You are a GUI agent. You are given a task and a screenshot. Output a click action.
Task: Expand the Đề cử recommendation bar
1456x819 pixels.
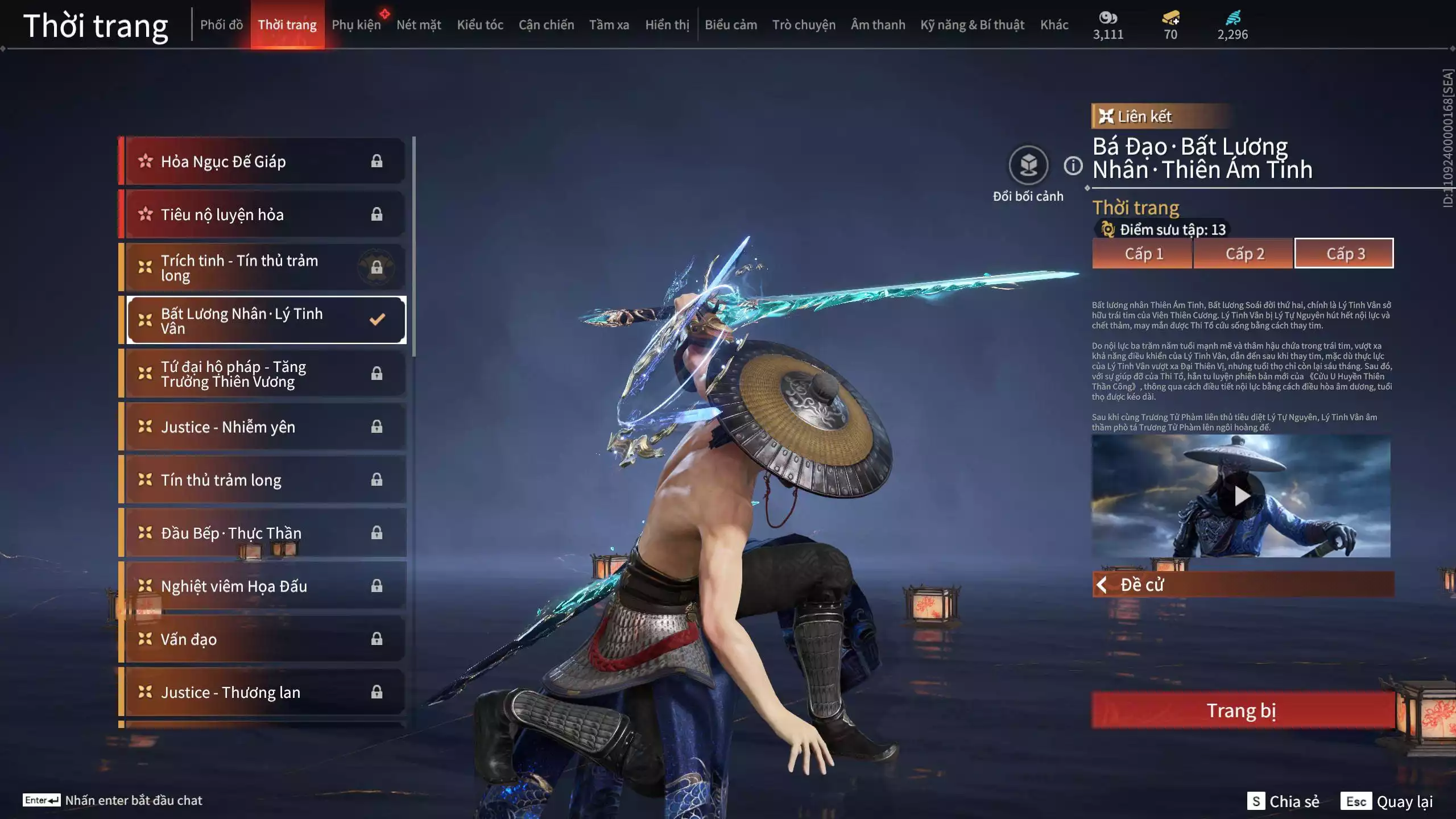point(1243,585)
